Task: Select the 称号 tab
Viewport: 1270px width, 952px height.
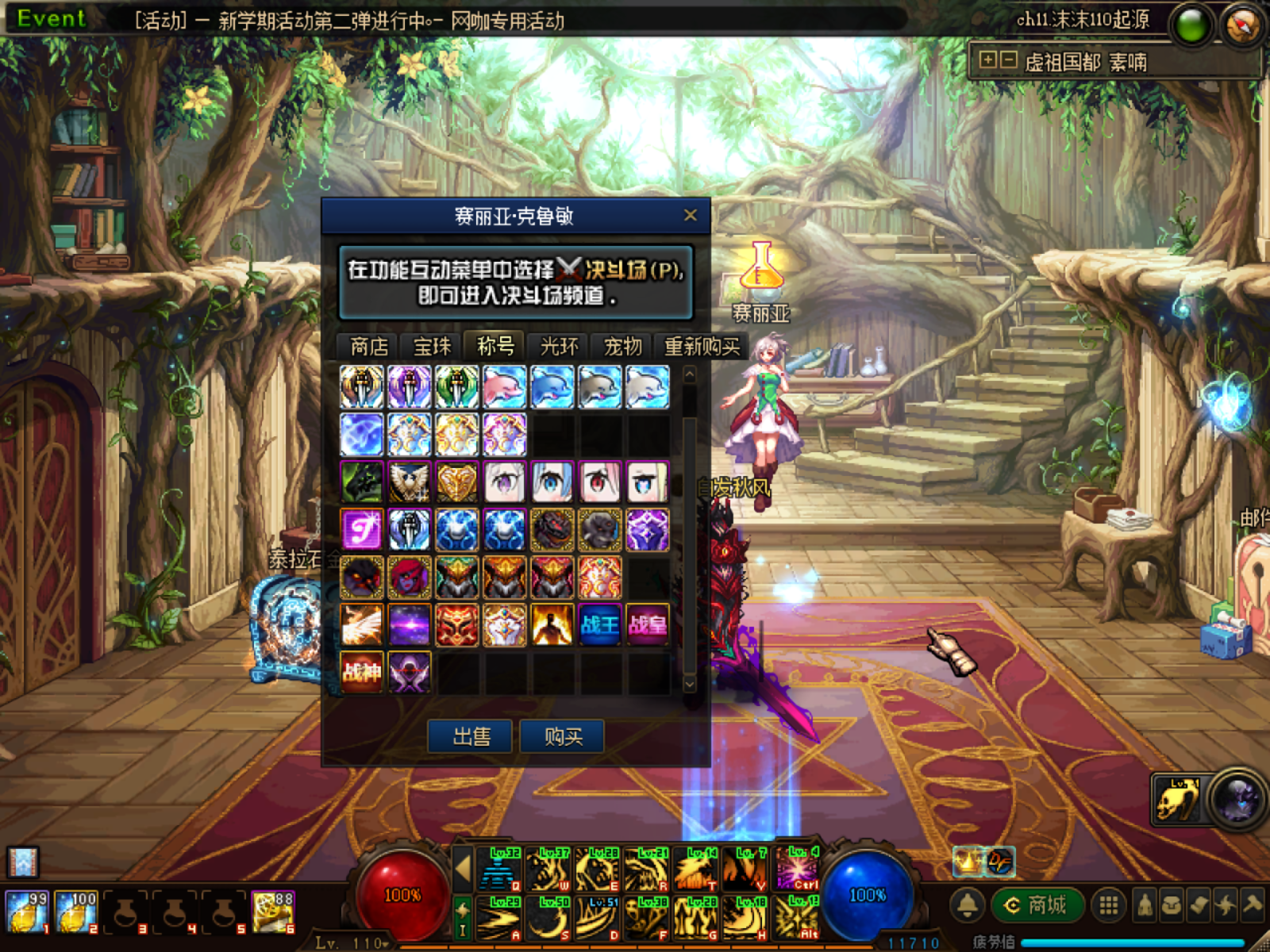Action: (495, 347)
